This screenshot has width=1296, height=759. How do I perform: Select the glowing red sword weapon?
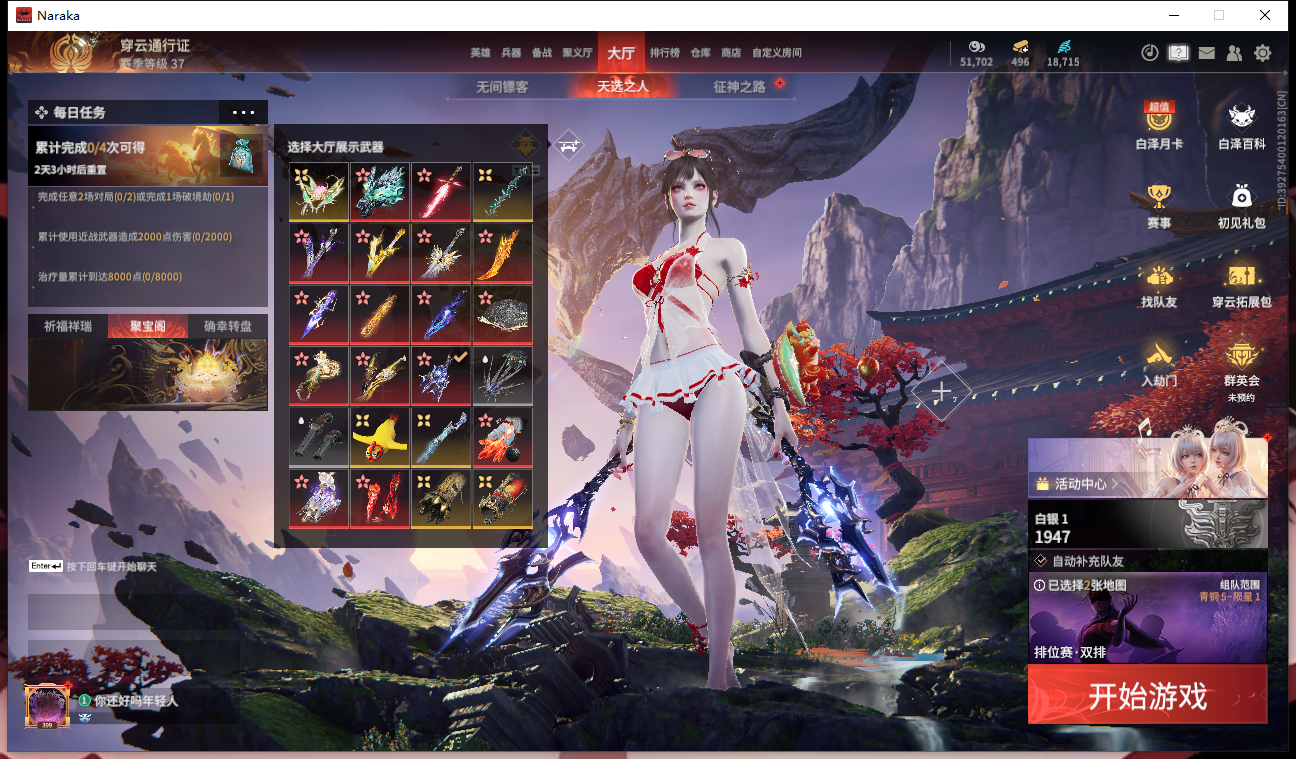(441, 192)
